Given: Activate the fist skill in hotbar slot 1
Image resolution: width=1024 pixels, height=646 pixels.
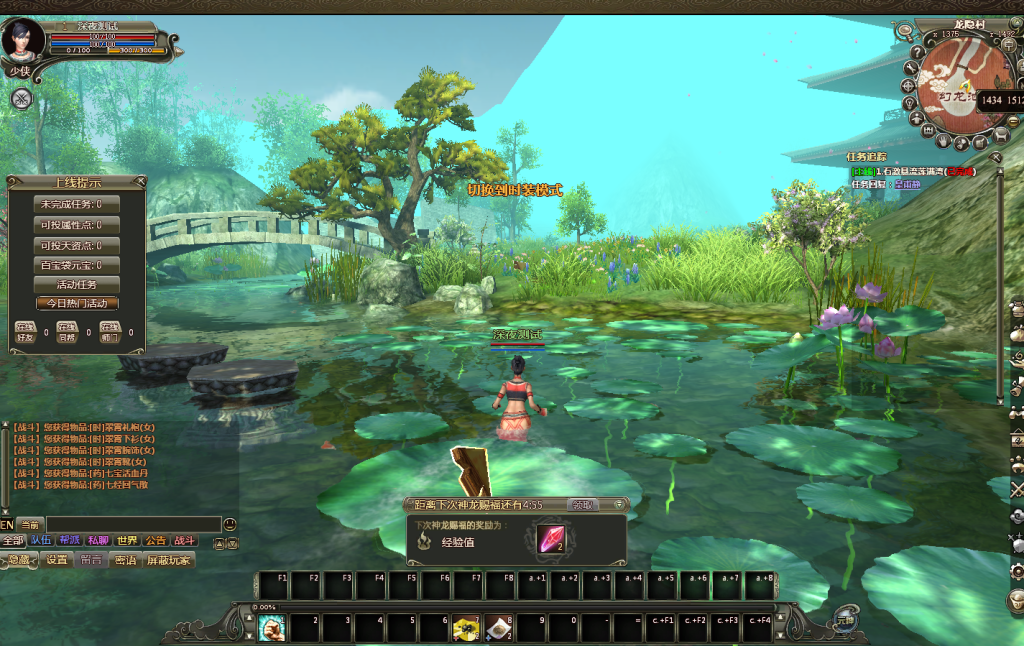Looking at the screenshot, I should 272,627.
